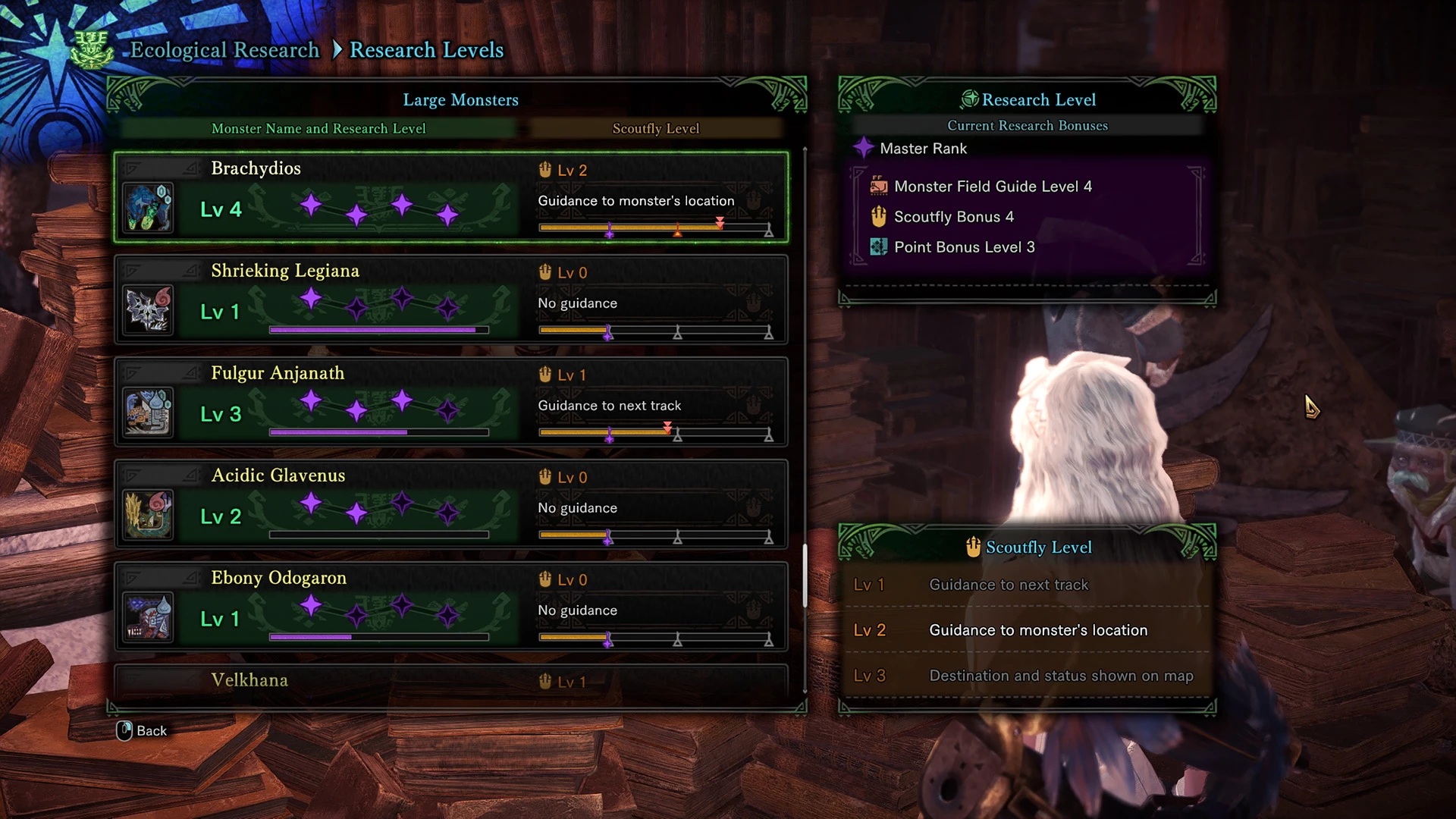Screen dimensions: 1456x819
Task: Go back using the Back button
Action: click(x=142, y=730)
